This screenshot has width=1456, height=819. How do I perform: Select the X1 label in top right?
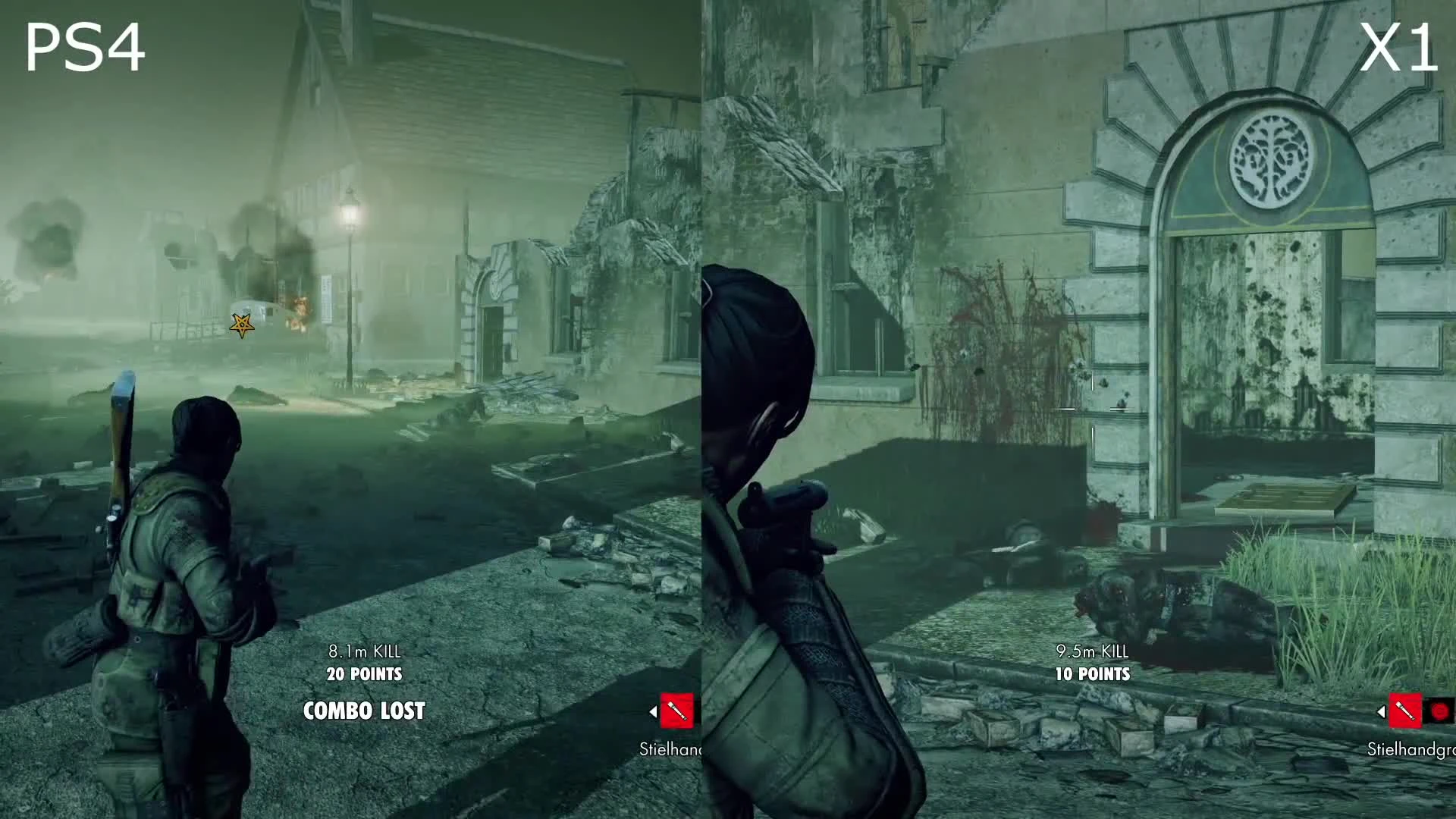point(1398,45)
